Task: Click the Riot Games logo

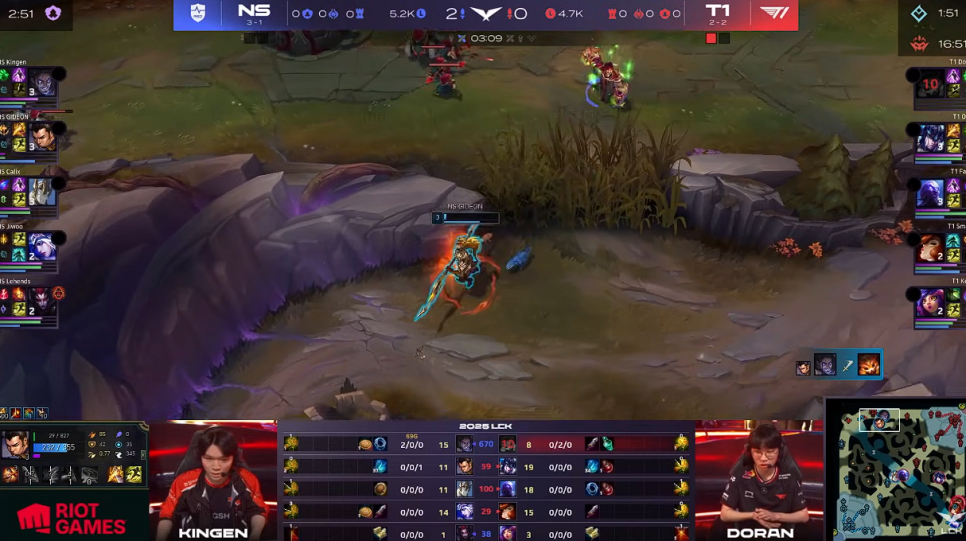Action: tap(72, 517)
